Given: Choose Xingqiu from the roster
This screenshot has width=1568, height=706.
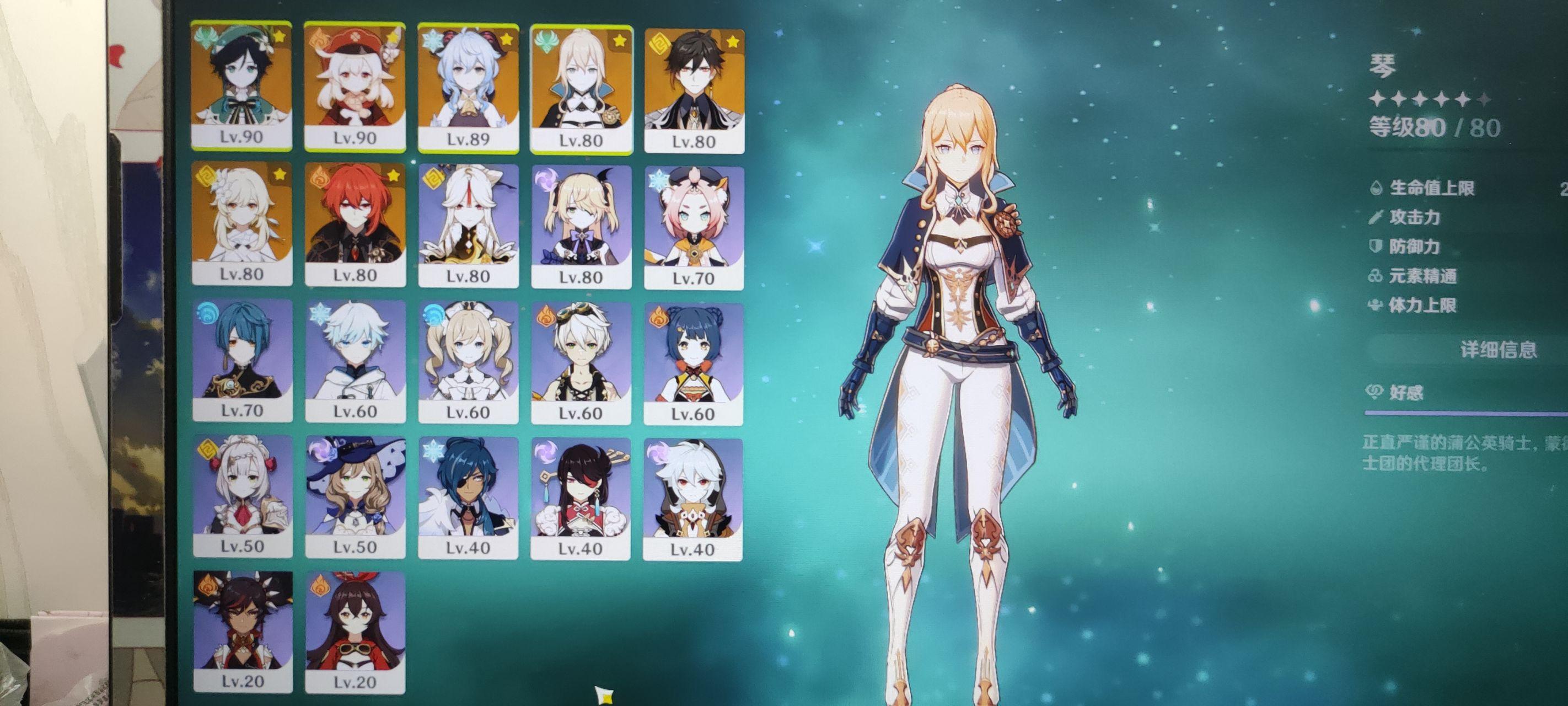Looking at the screenshot, I should pos(242,360).
